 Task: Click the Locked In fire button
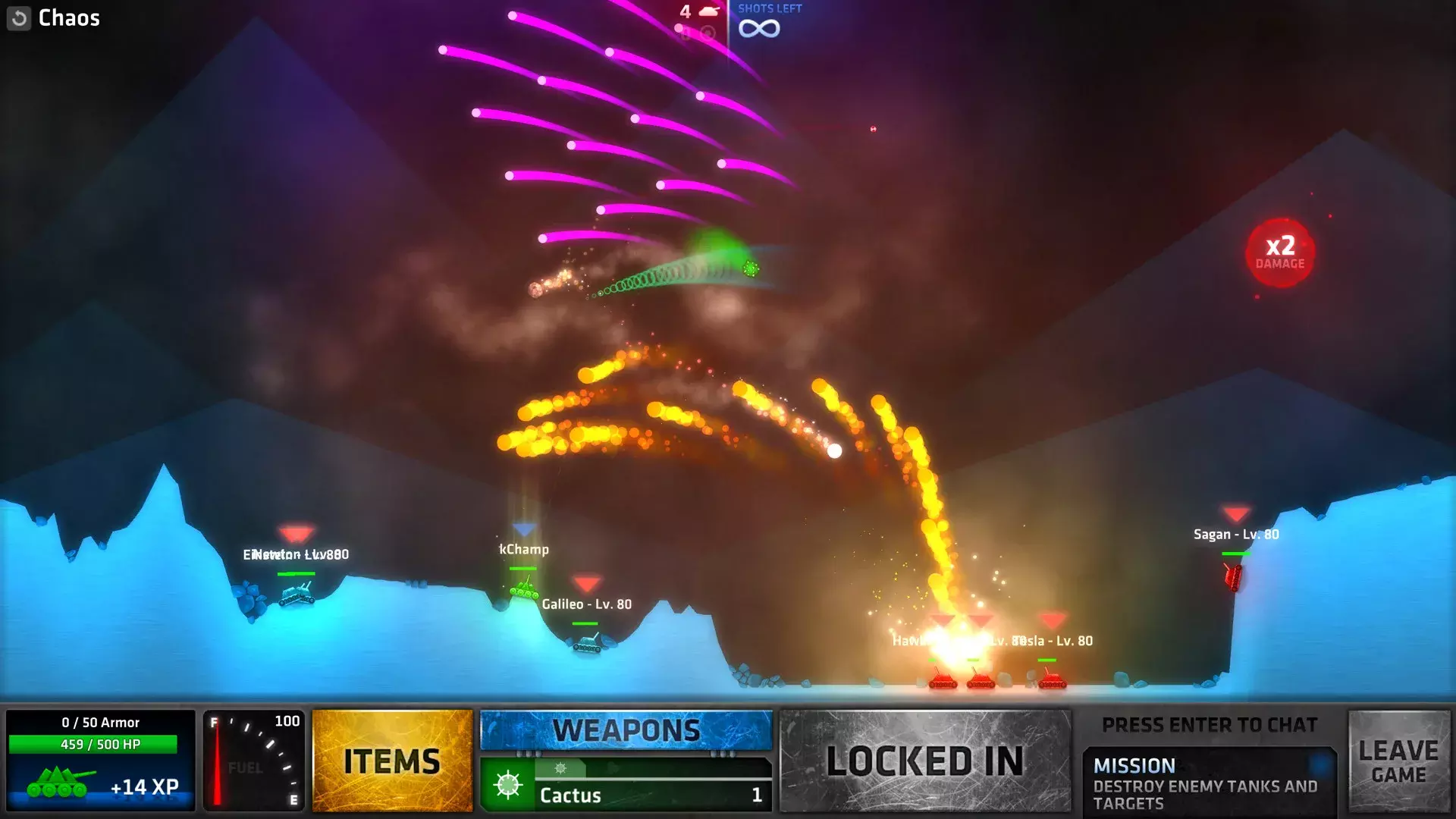coord(925,761)
